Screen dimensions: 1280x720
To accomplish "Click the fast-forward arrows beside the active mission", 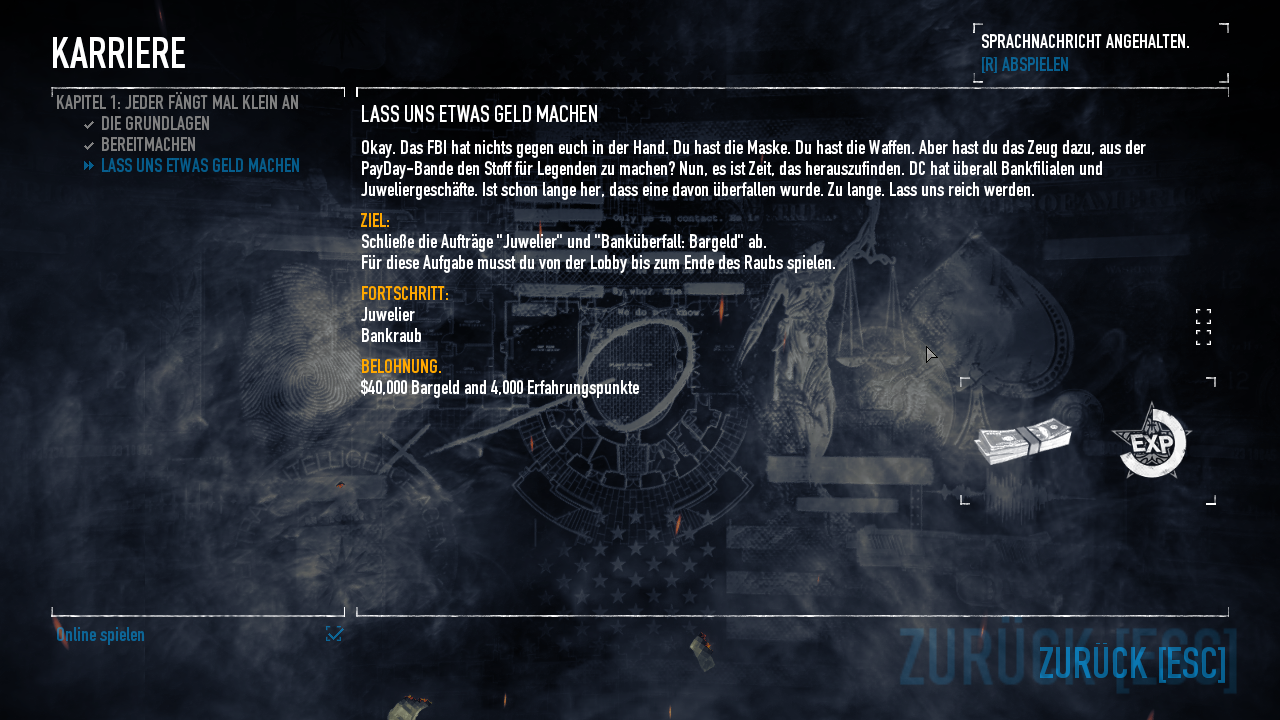I will (x=88, y=166).
